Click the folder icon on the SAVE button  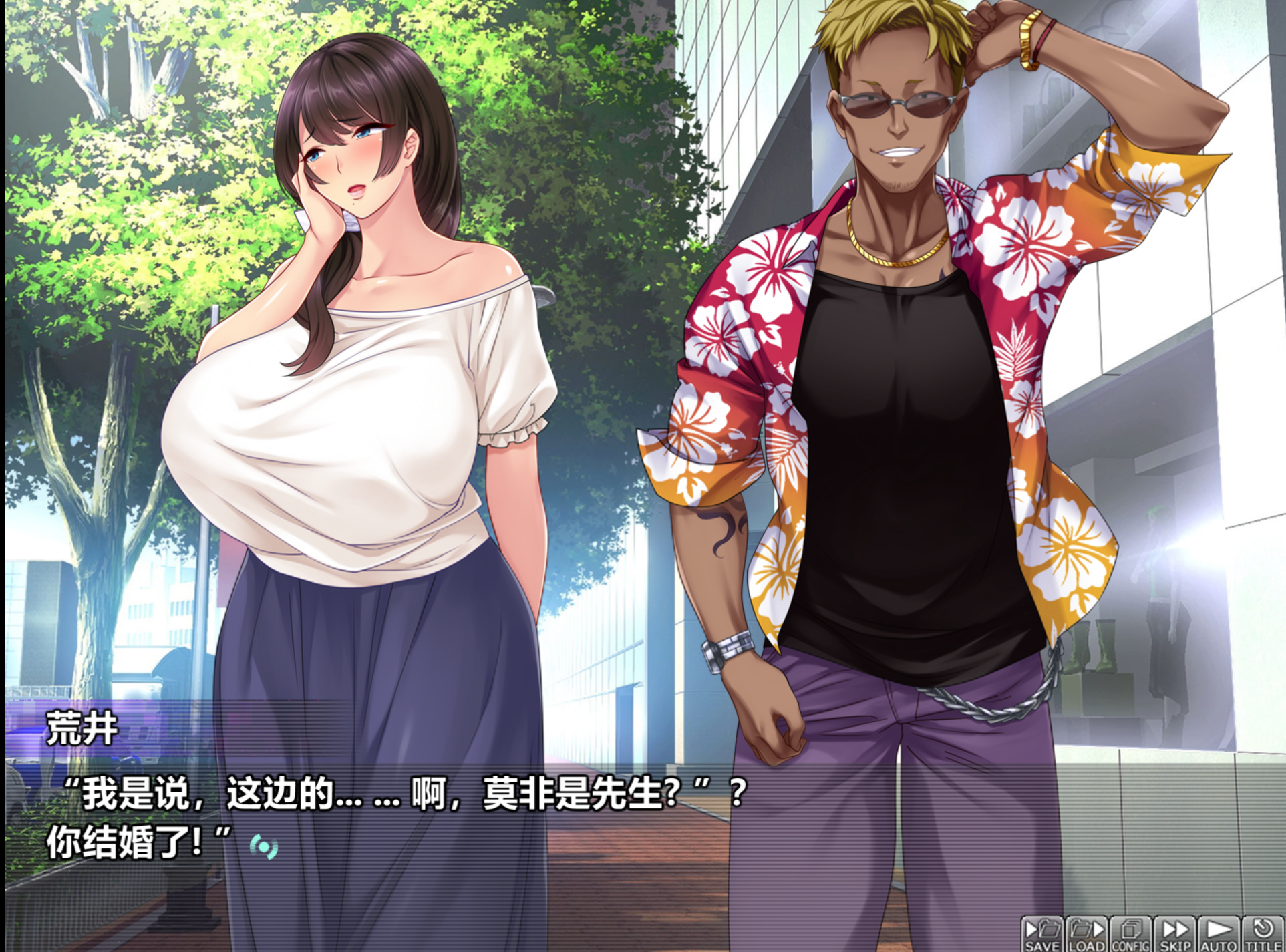(1049, 930)
